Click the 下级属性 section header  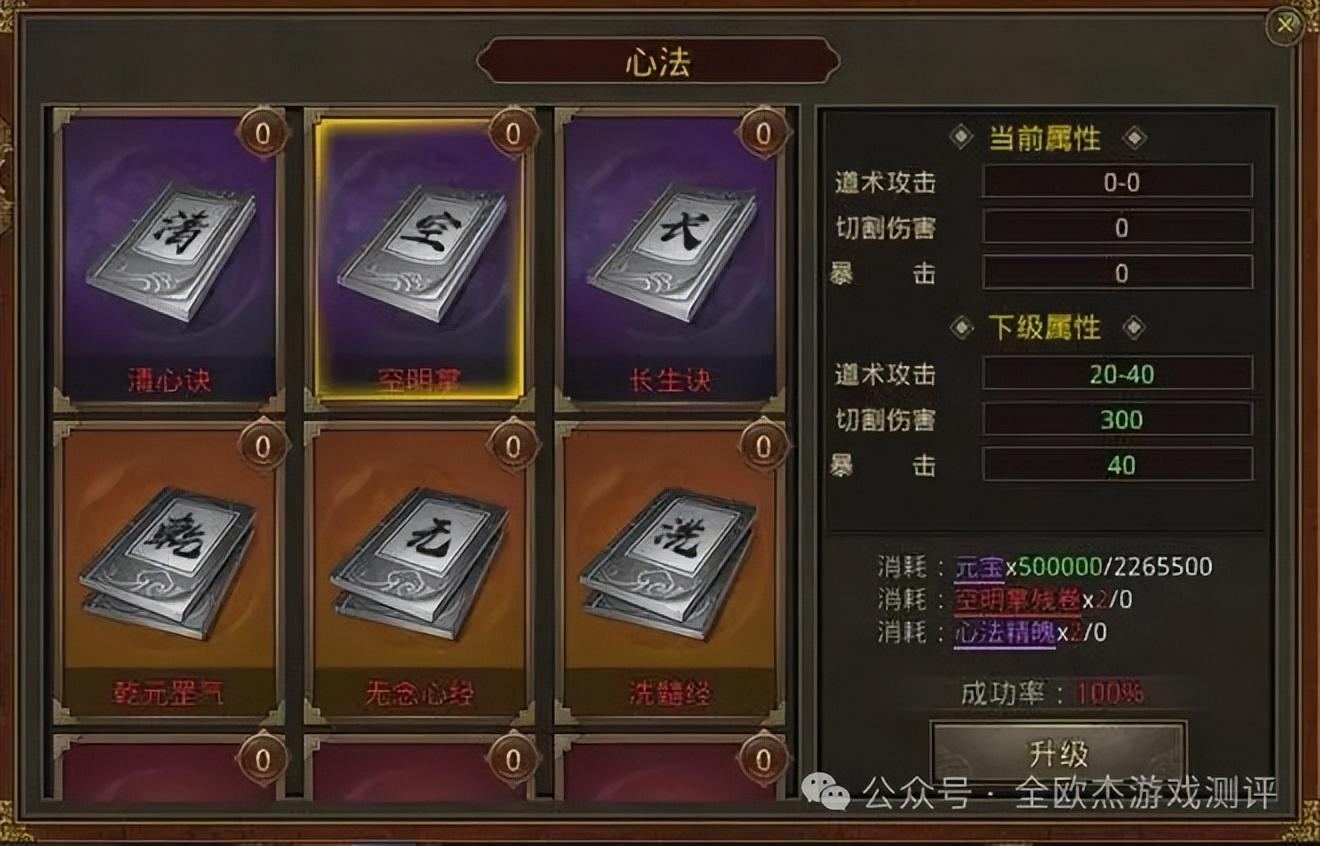click(x=1046, y=328)
